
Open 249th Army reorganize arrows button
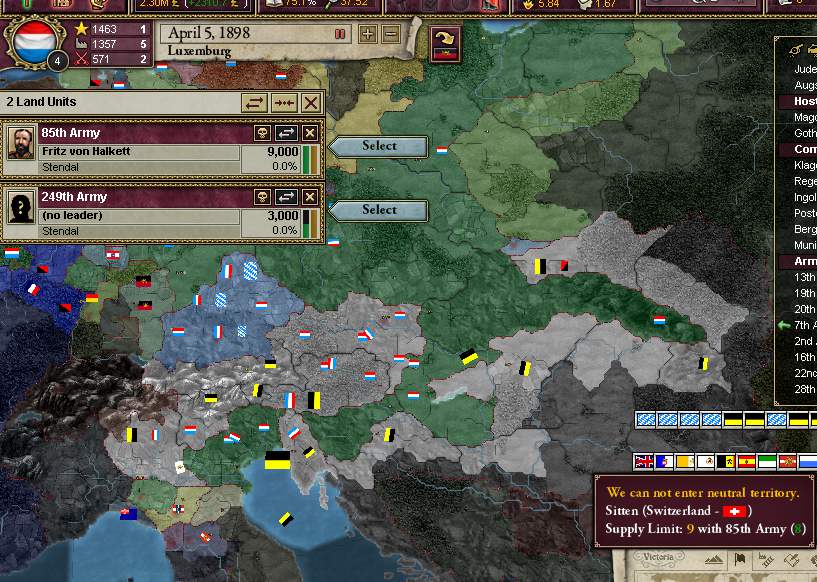(x=287, y=197)
